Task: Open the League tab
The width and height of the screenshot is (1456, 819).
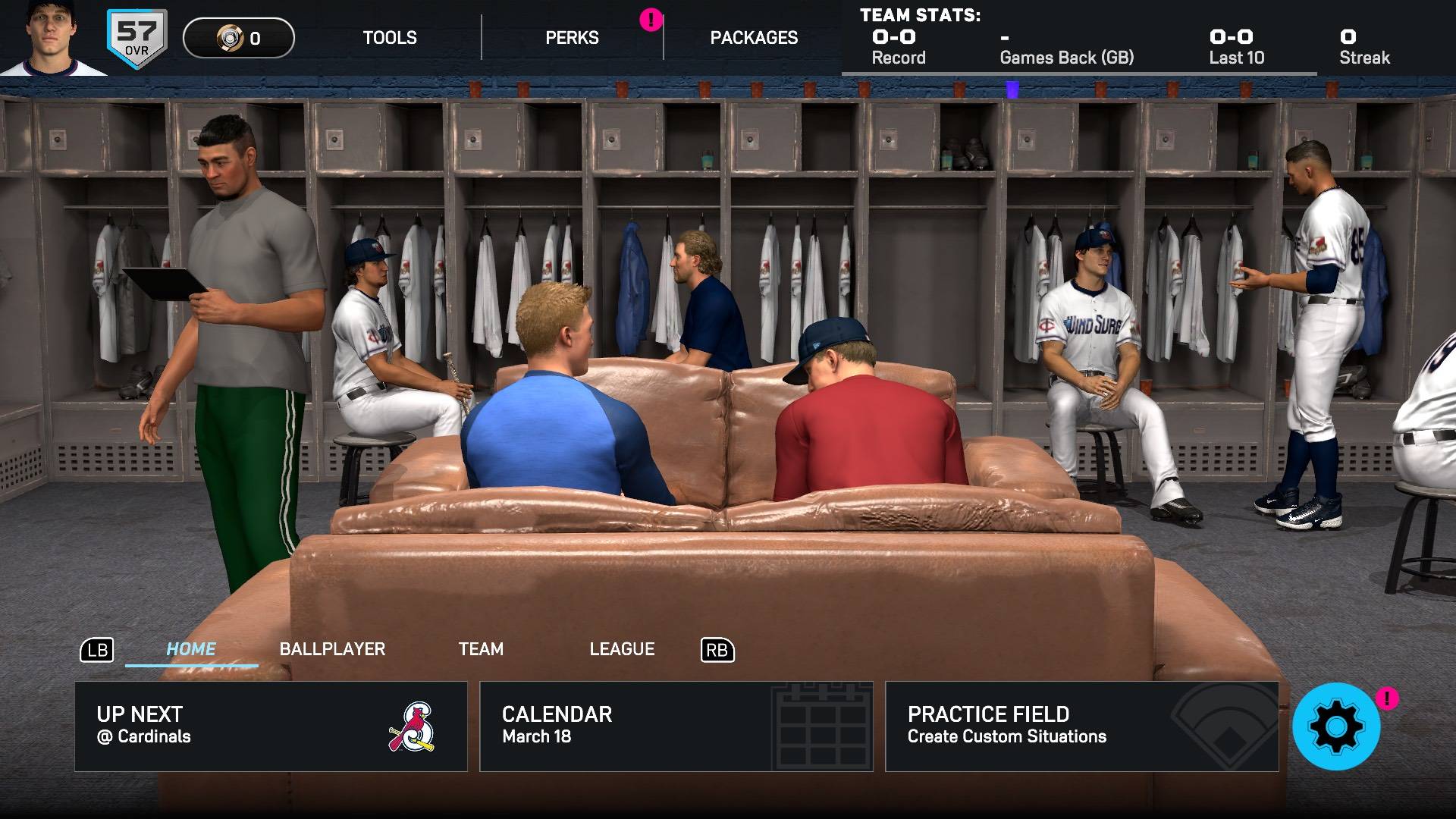Action: tap(622, 649)
